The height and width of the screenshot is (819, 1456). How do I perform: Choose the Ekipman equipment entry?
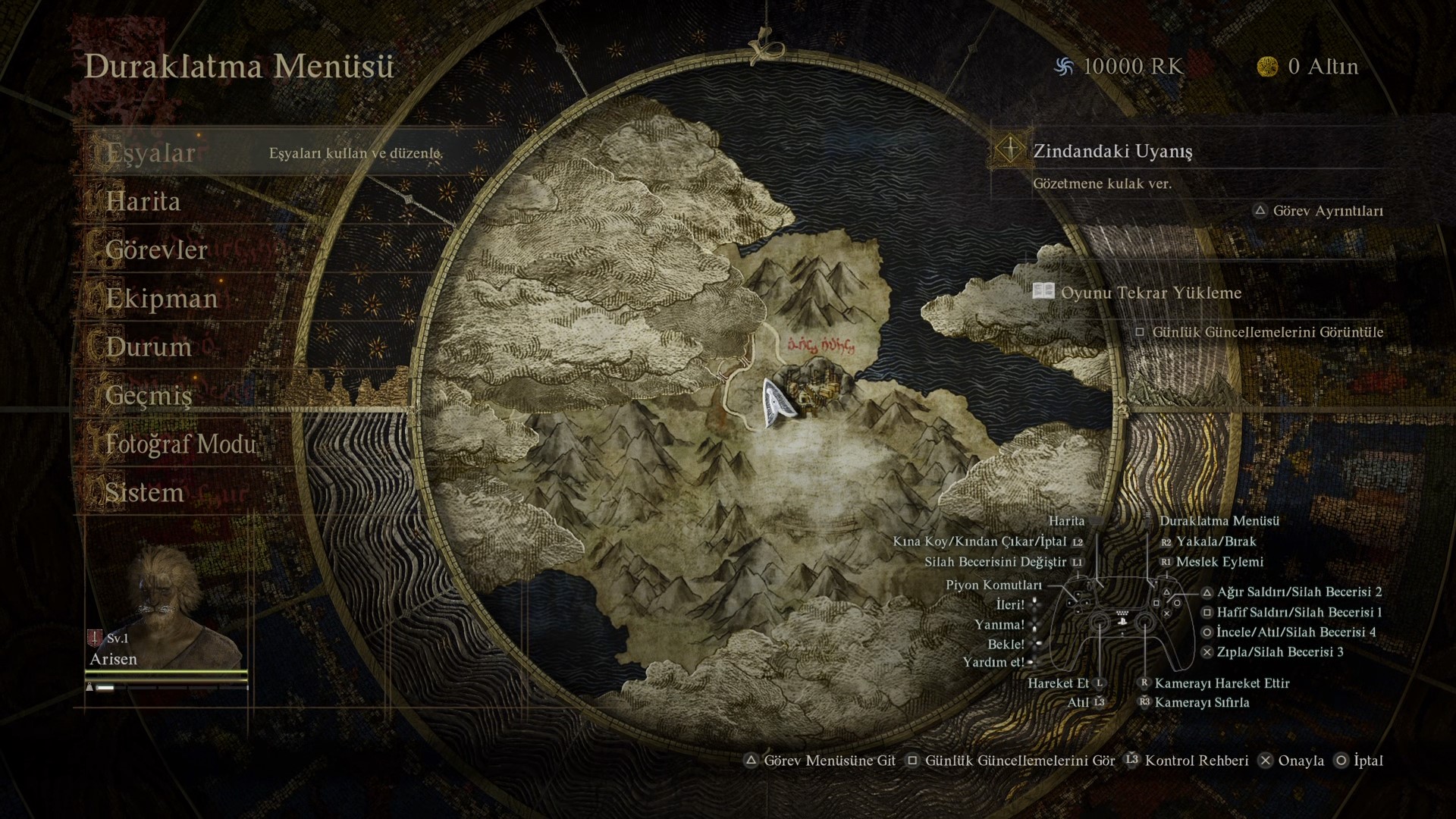(x=162, y=299)
